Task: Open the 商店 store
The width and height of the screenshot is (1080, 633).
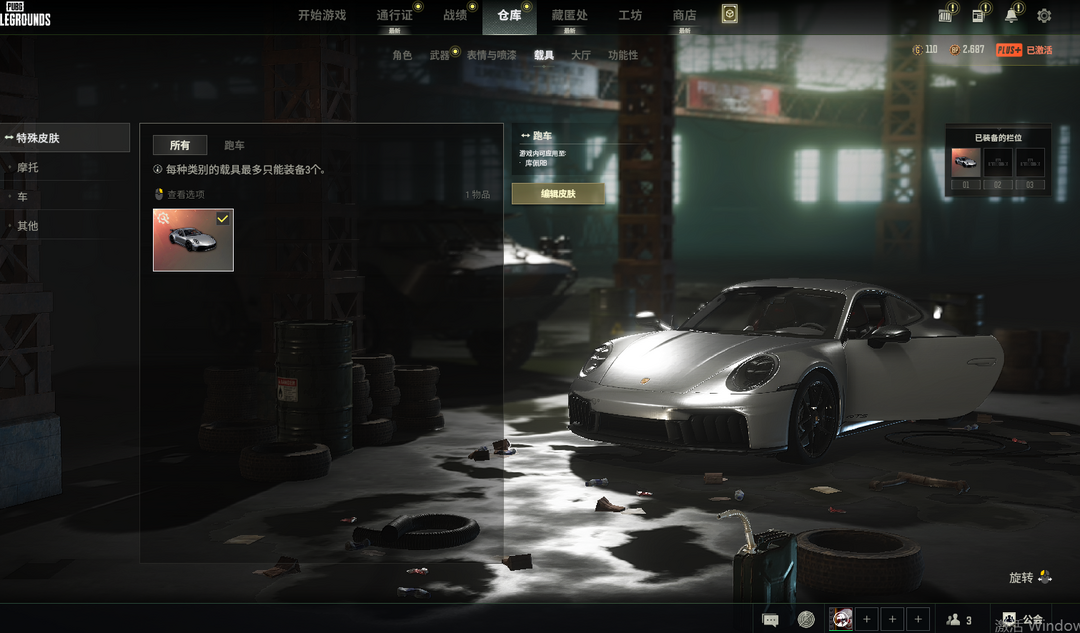Action: 684,15
